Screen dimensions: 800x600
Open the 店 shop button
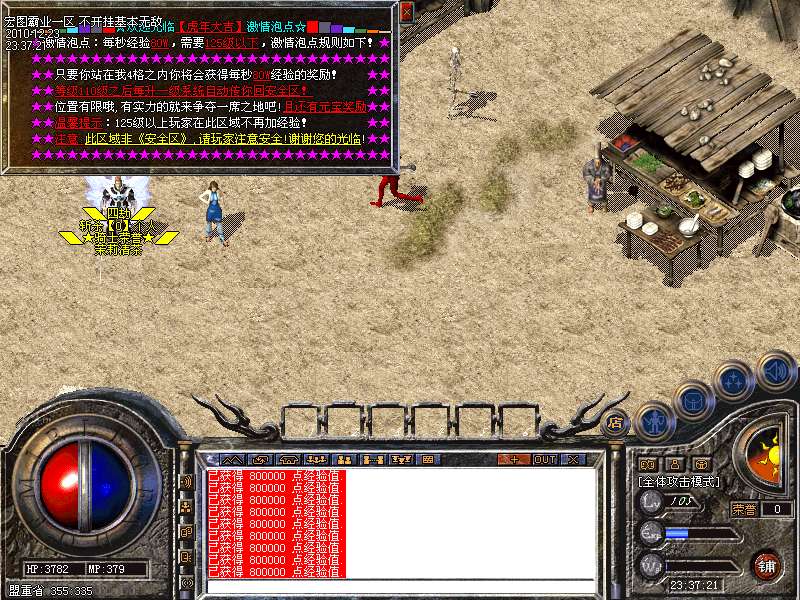tap(616, 422)
